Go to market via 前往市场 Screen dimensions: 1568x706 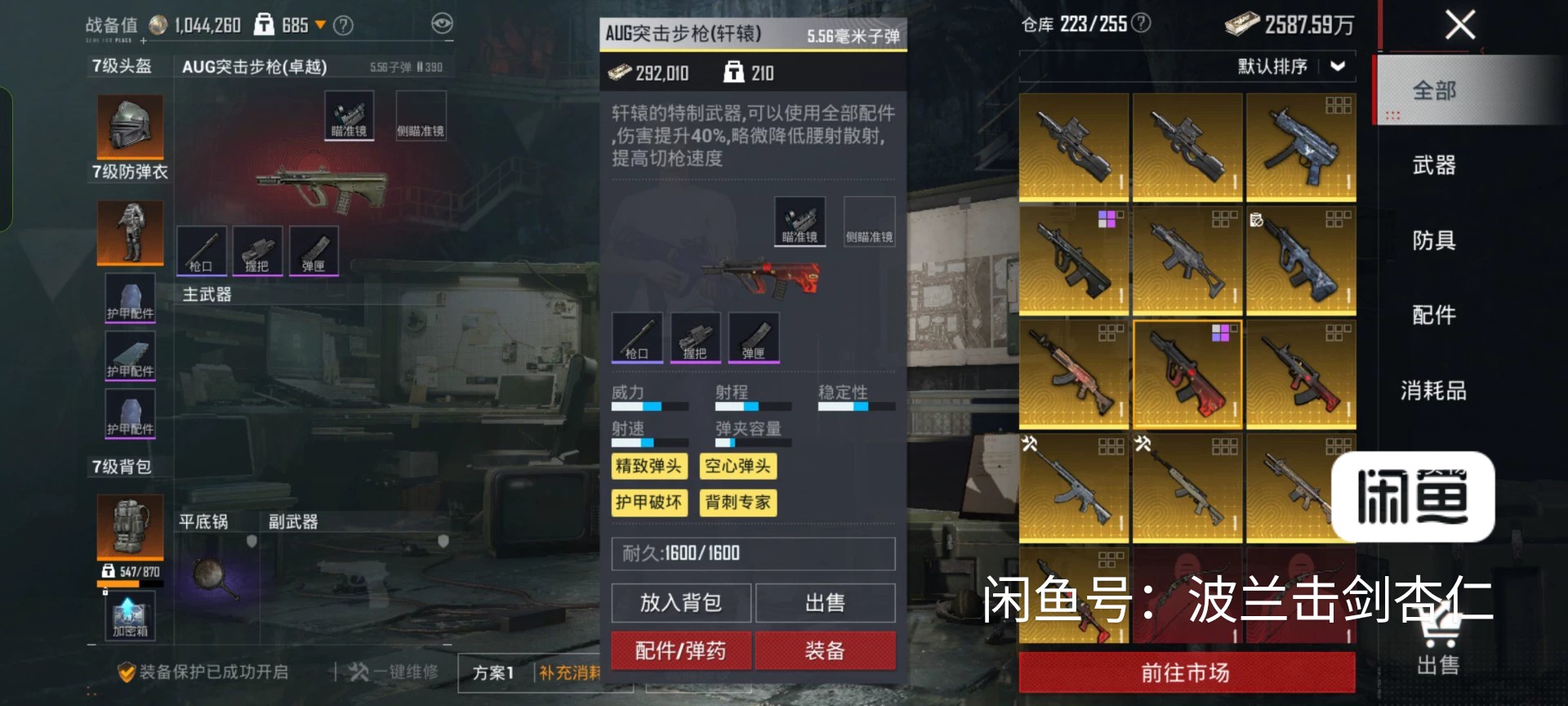(1186, 672)
